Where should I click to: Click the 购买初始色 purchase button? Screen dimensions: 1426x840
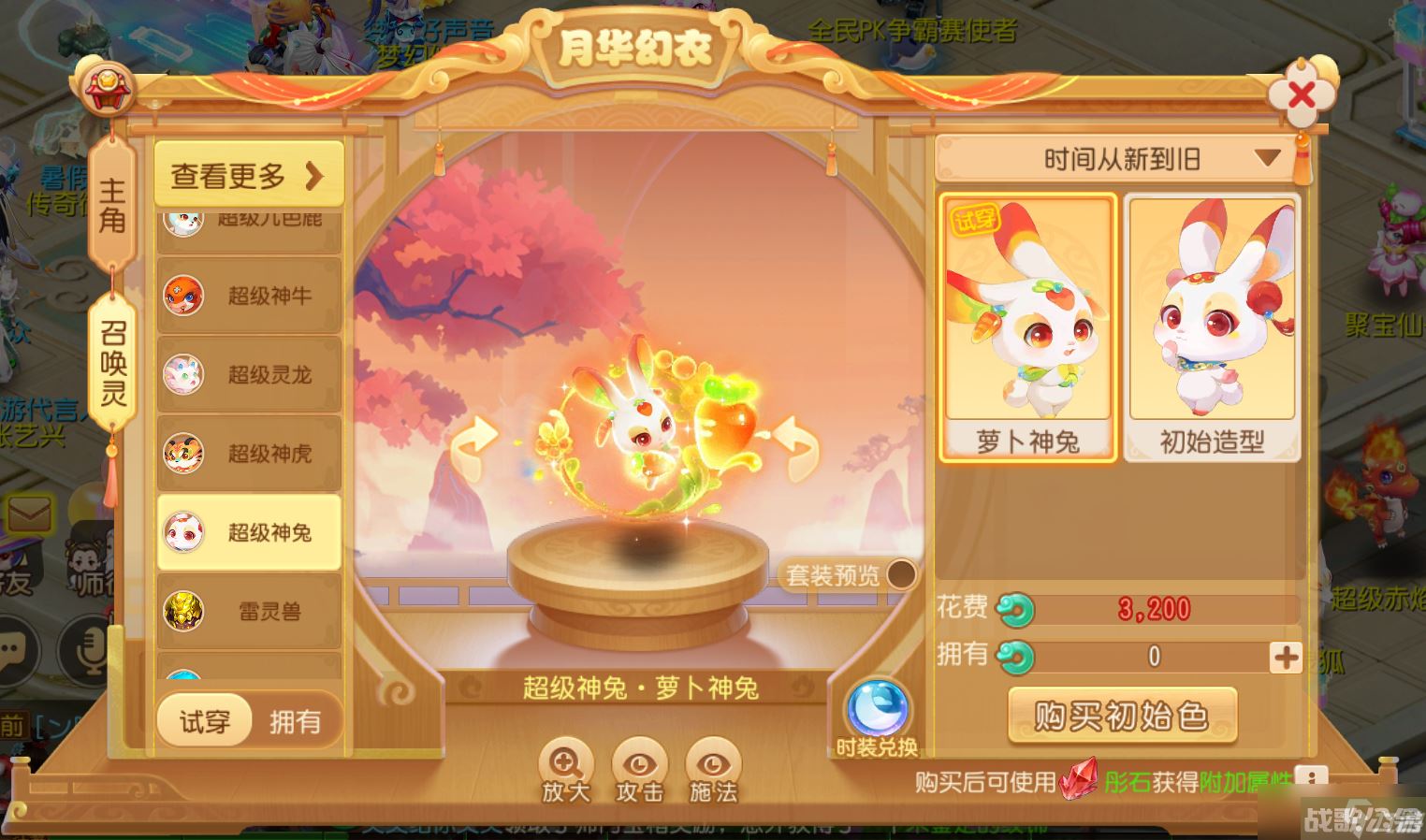coord(1122,714)
